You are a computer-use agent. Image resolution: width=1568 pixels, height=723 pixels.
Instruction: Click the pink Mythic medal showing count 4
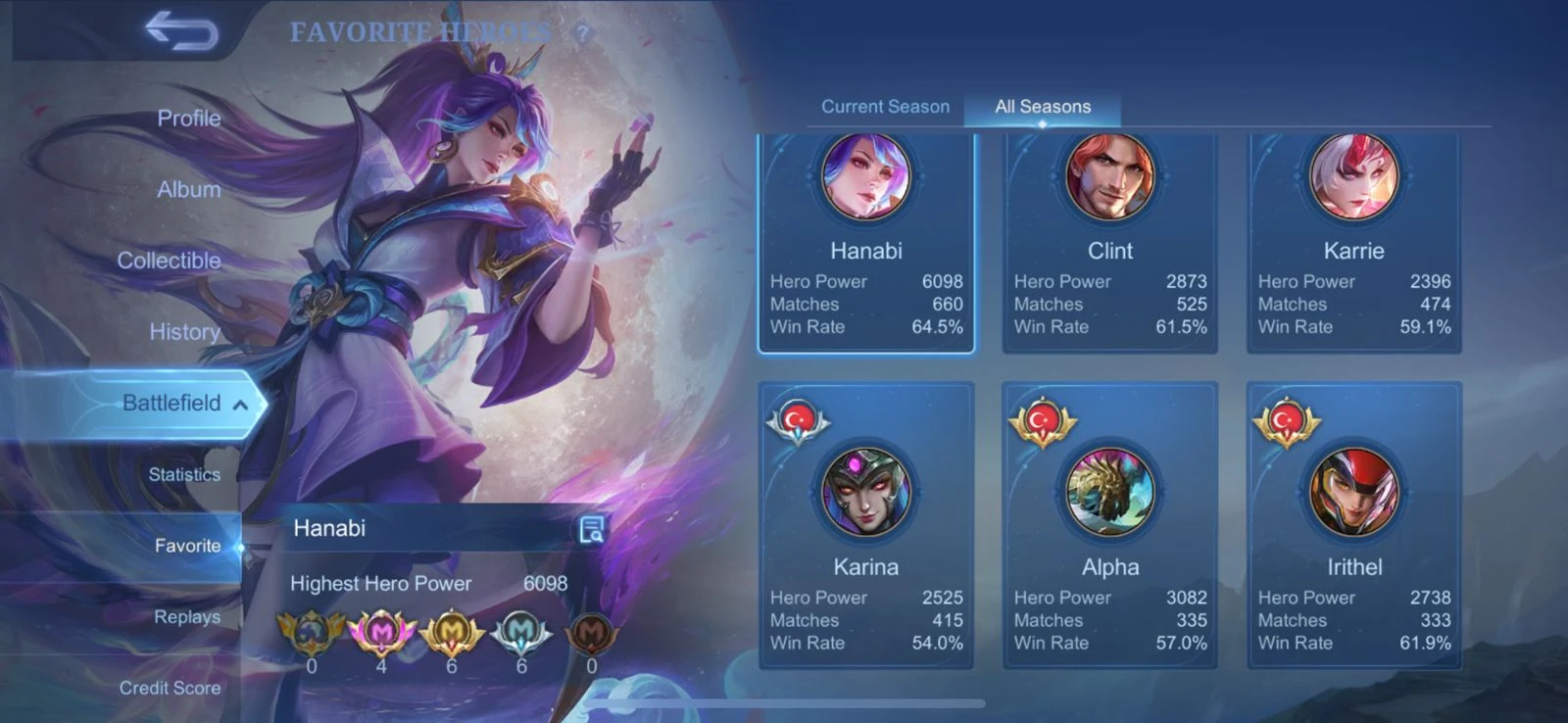(x=381, y=632)
